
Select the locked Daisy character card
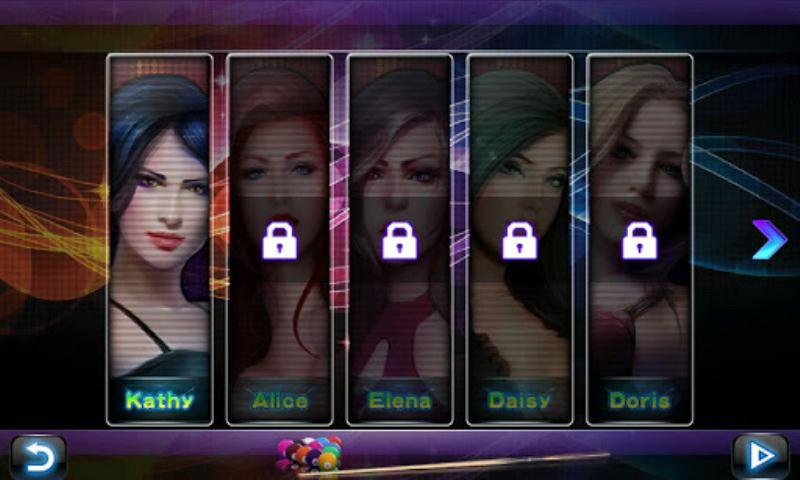(x=520, y=240)
